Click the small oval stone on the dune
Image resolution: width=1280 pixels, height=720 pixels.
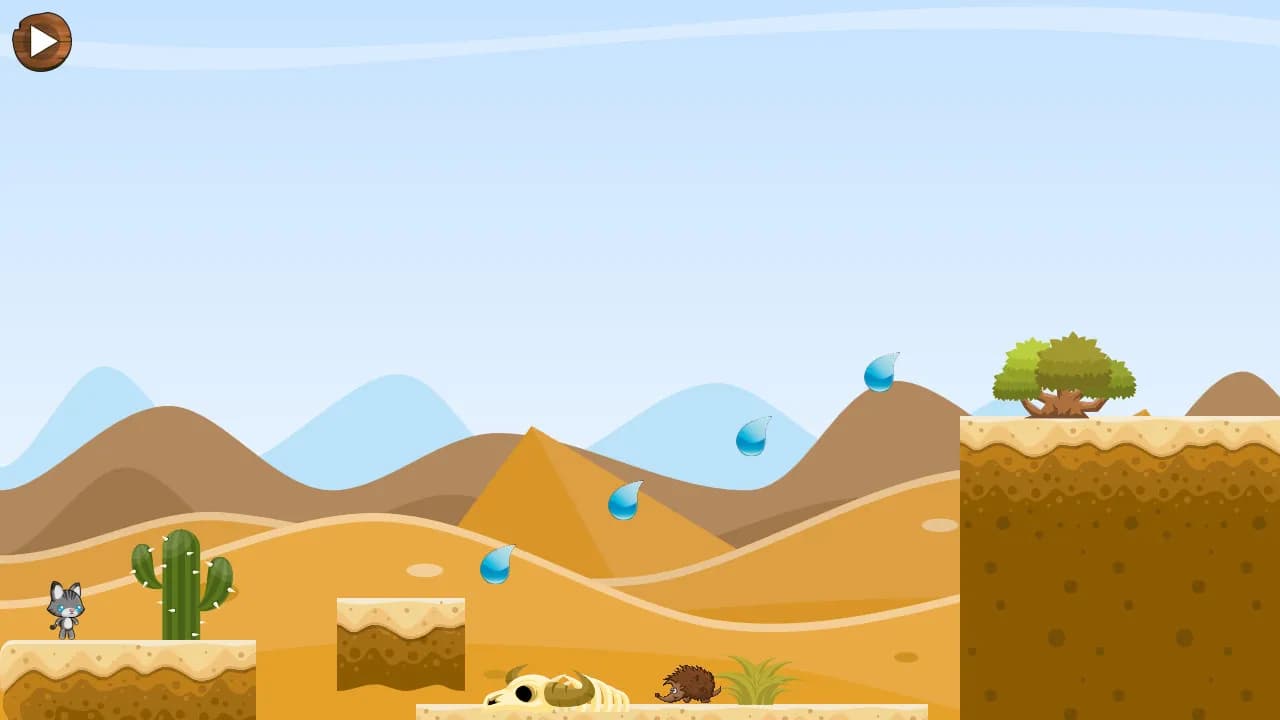[423, 568]
